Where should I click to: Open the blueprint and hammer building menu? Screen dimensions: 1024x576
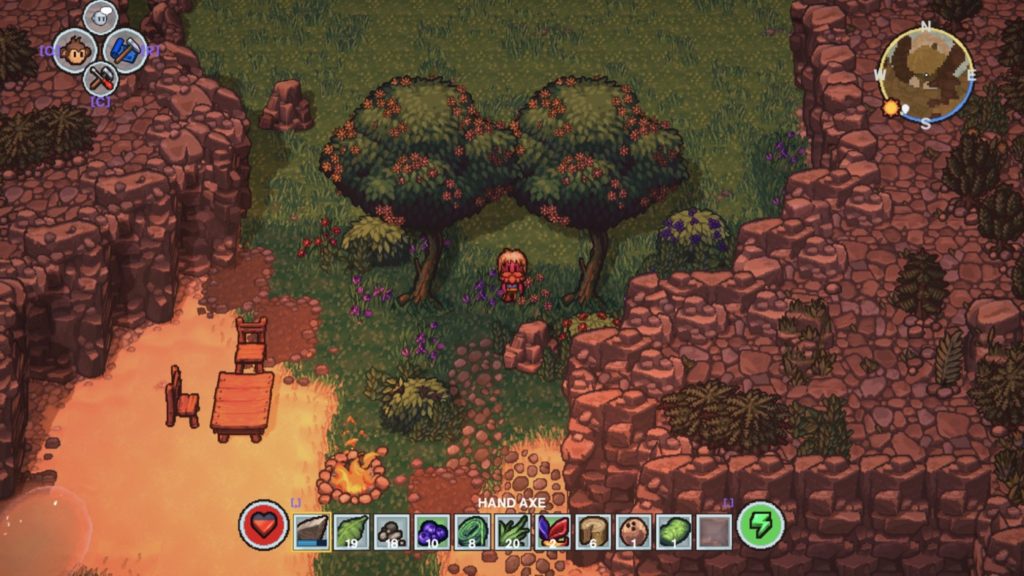[x=125, y=50]
